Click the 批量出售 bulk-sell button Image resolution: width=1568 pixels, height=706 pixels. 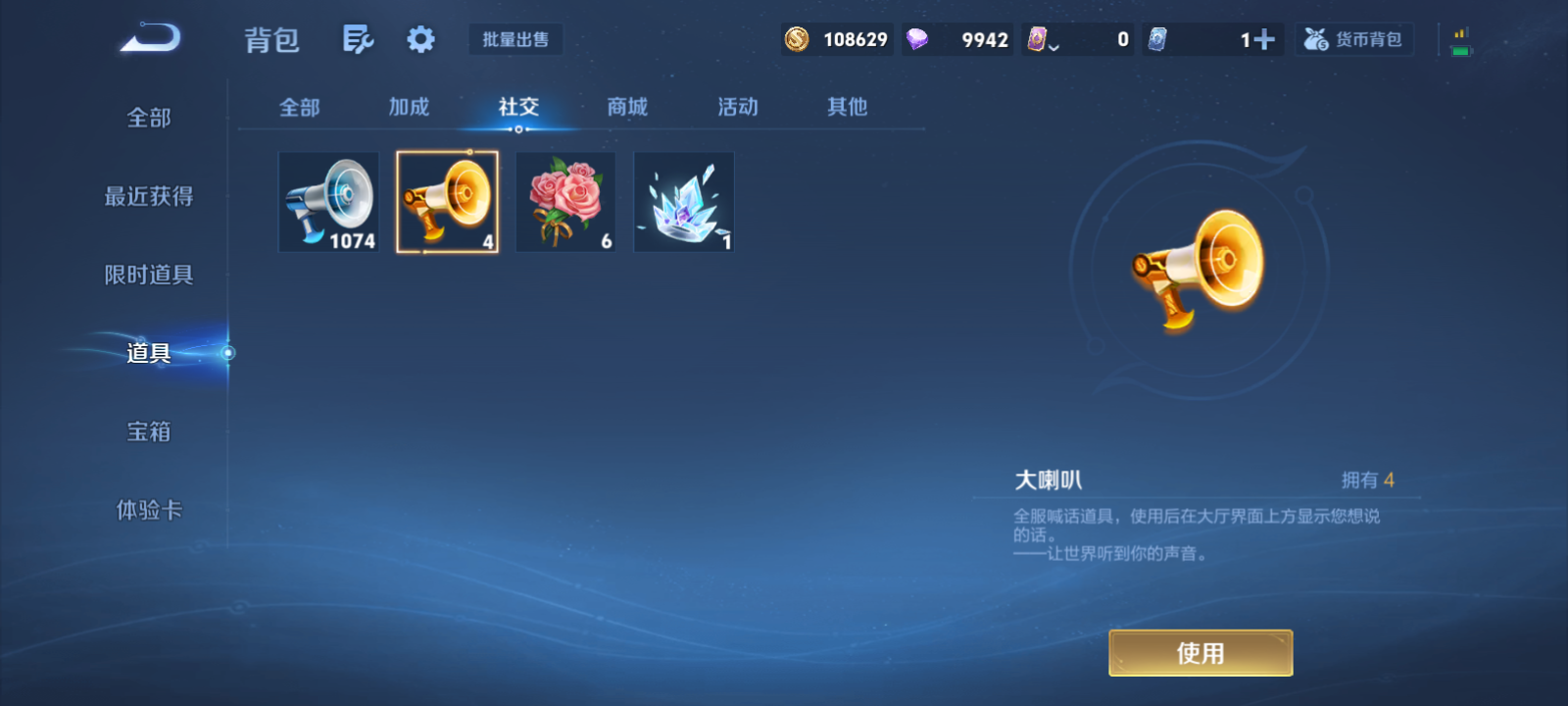pos(515,39)
